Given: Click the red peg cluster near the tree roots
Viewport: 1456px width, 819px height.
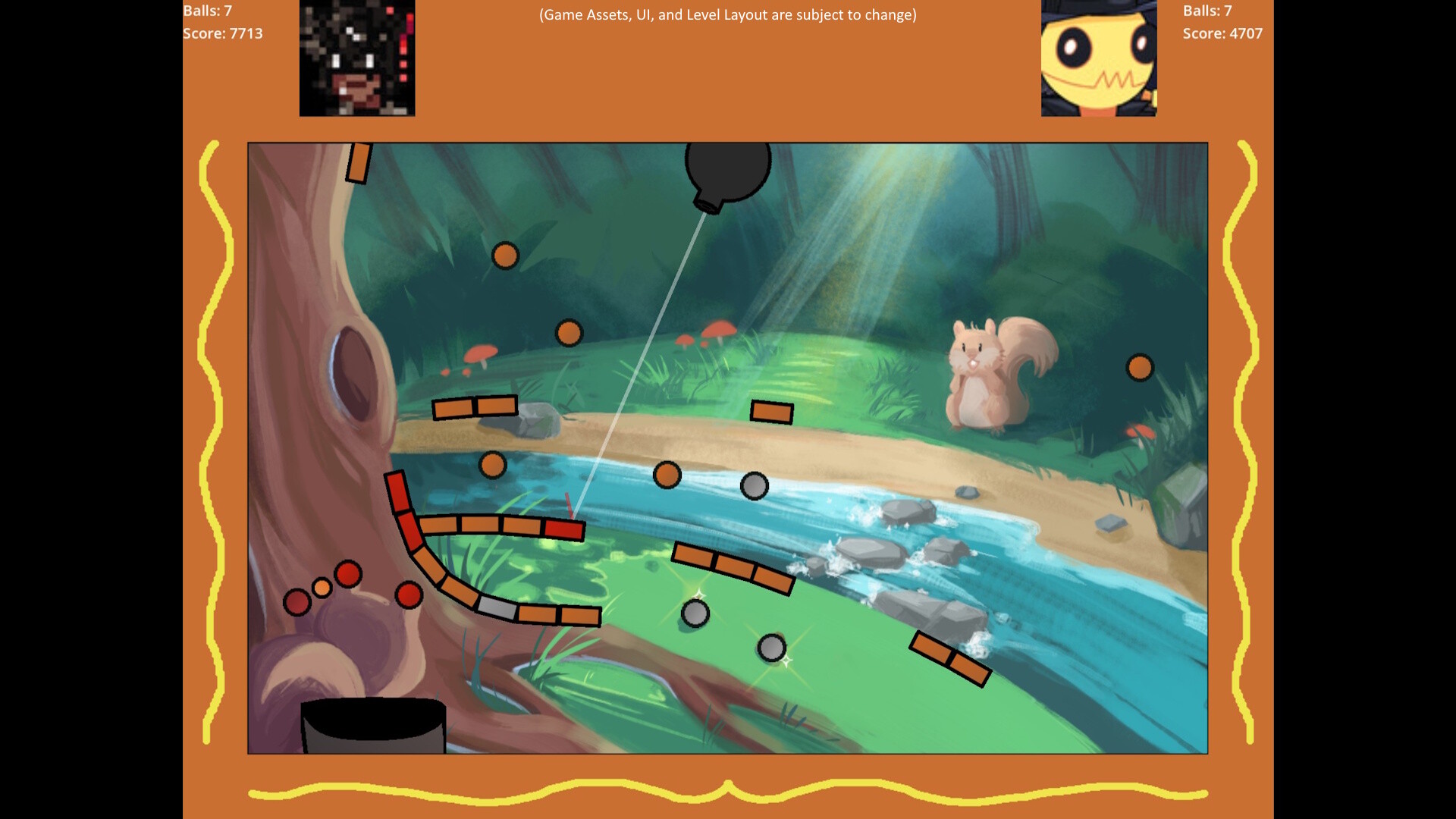Looking at the screenshot, I should click(x=348, y=574).
